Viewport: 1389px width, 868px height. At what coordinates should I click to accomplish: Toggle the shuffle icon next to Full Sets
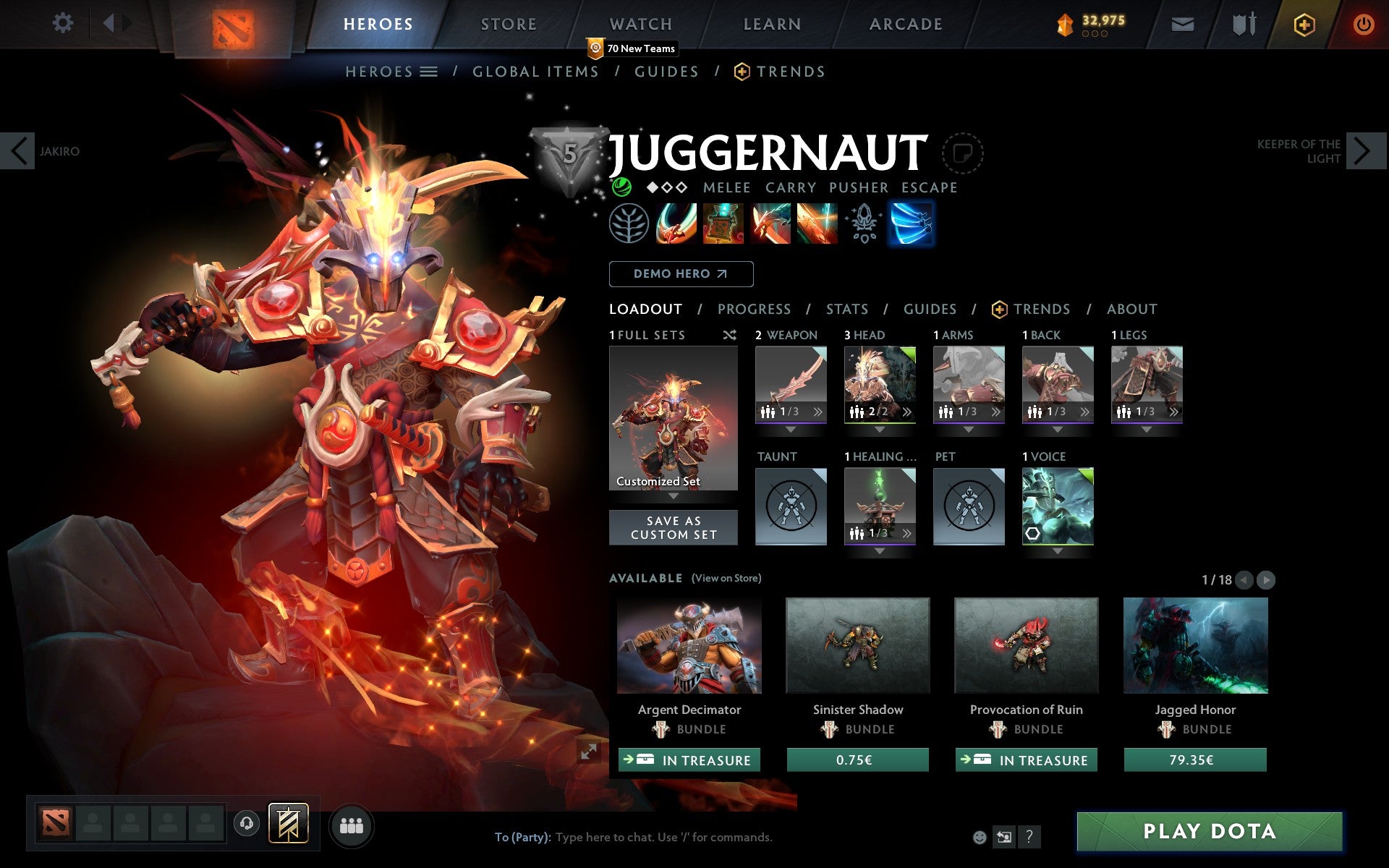pyautogui.click(x=729, y=335)
